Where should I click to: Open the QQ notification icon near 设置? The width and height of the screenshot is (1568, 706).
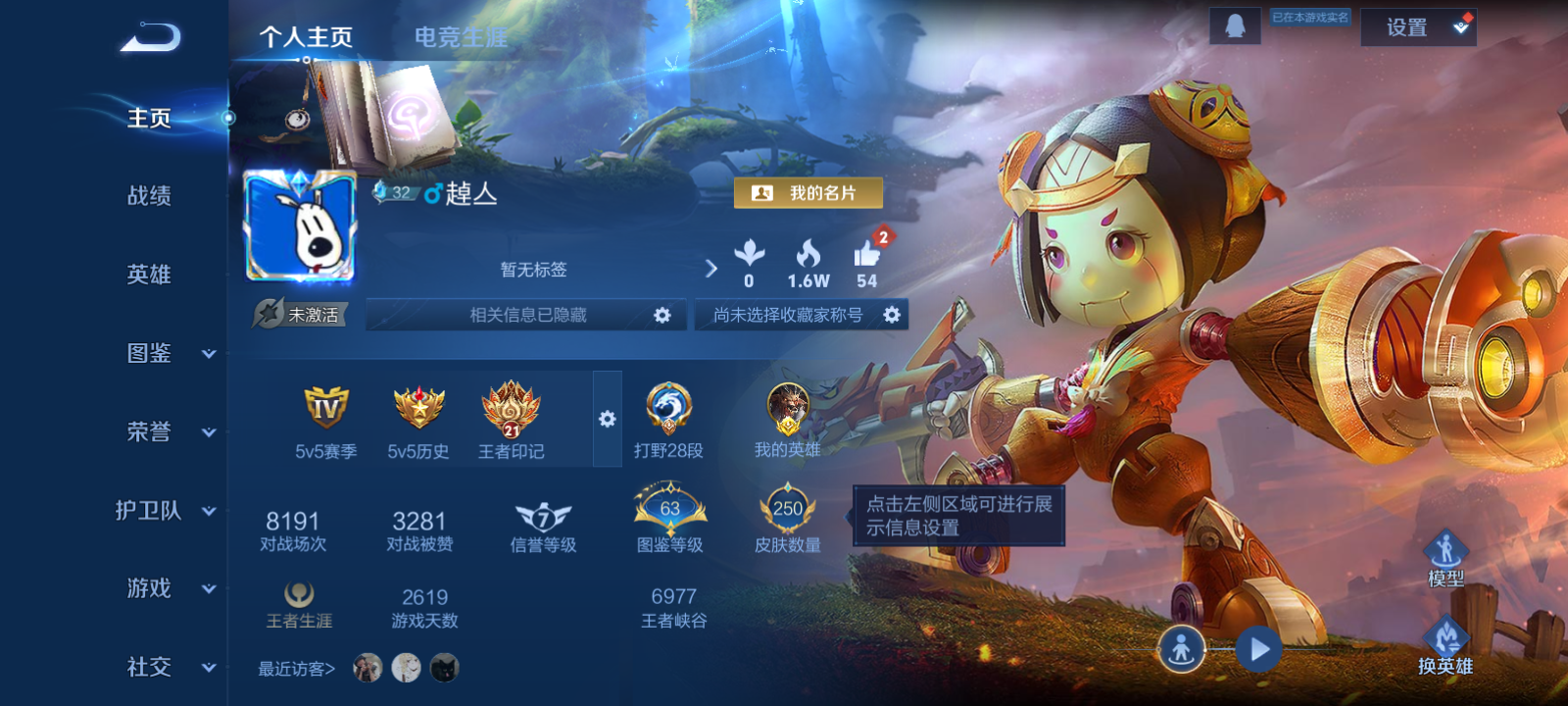1234,25
